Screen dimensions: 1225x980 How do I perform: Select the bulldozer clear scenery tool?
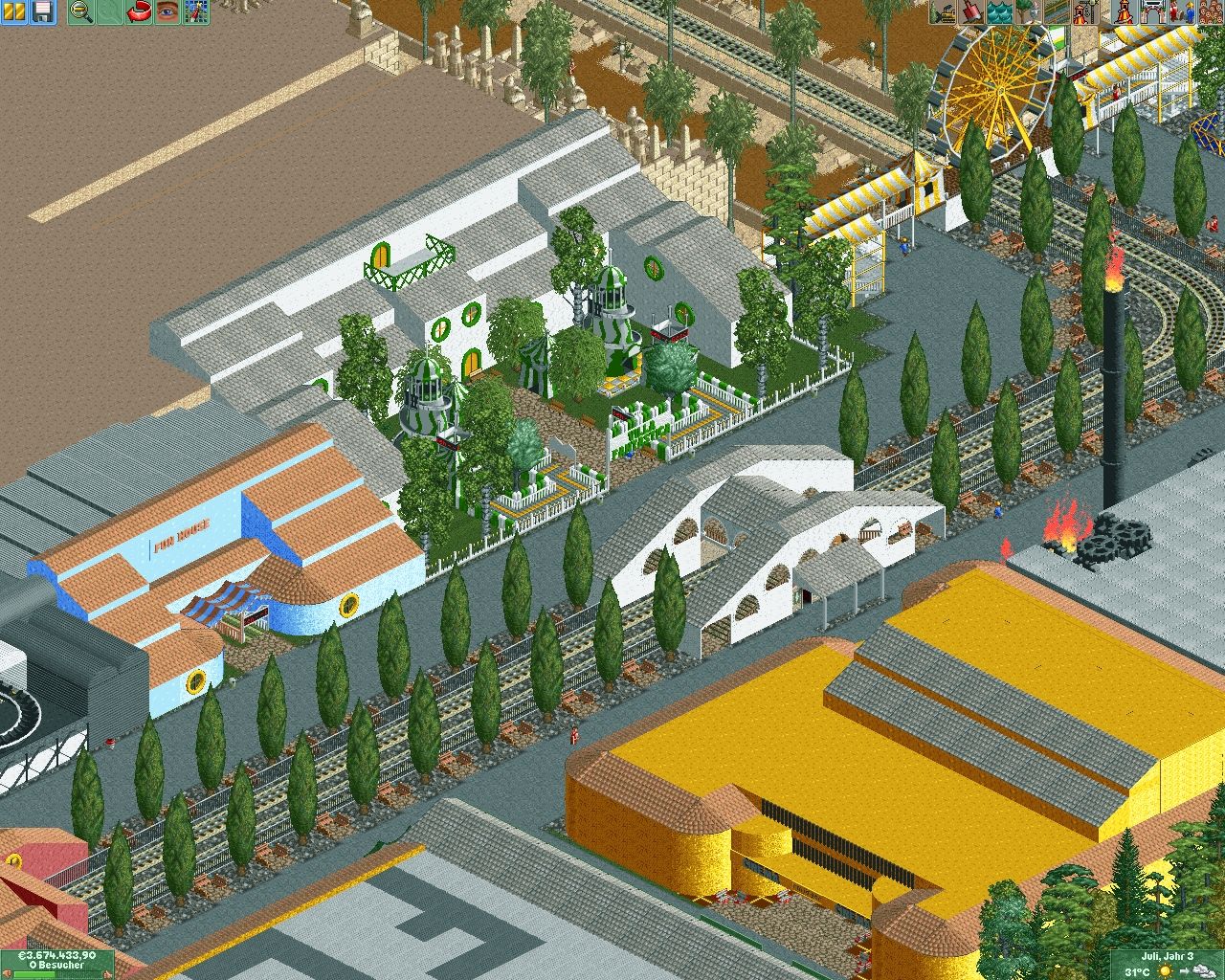(945, 12)
